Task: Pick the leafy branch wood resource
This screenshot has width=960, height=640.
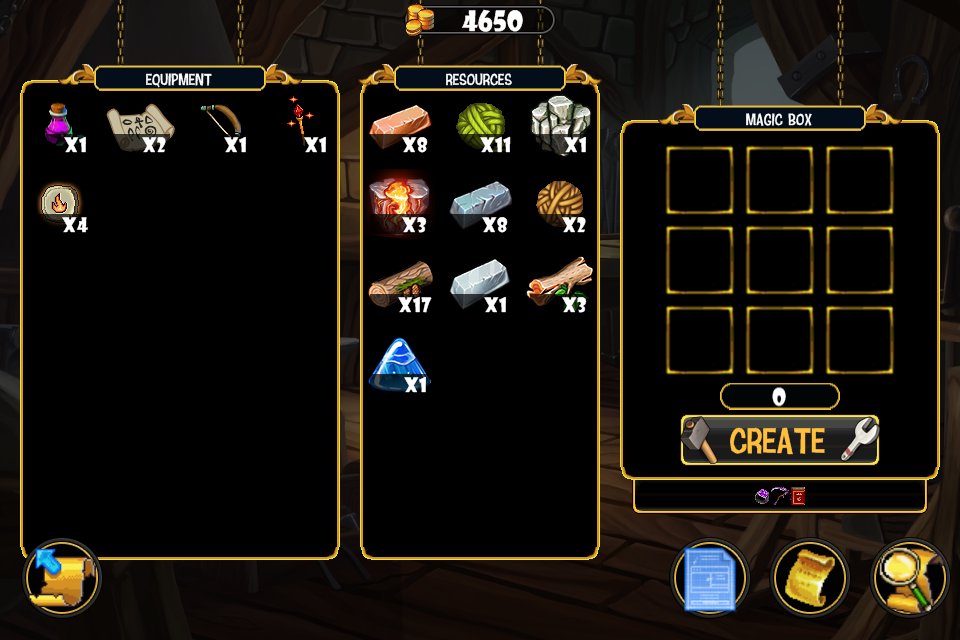Action: 558,281
